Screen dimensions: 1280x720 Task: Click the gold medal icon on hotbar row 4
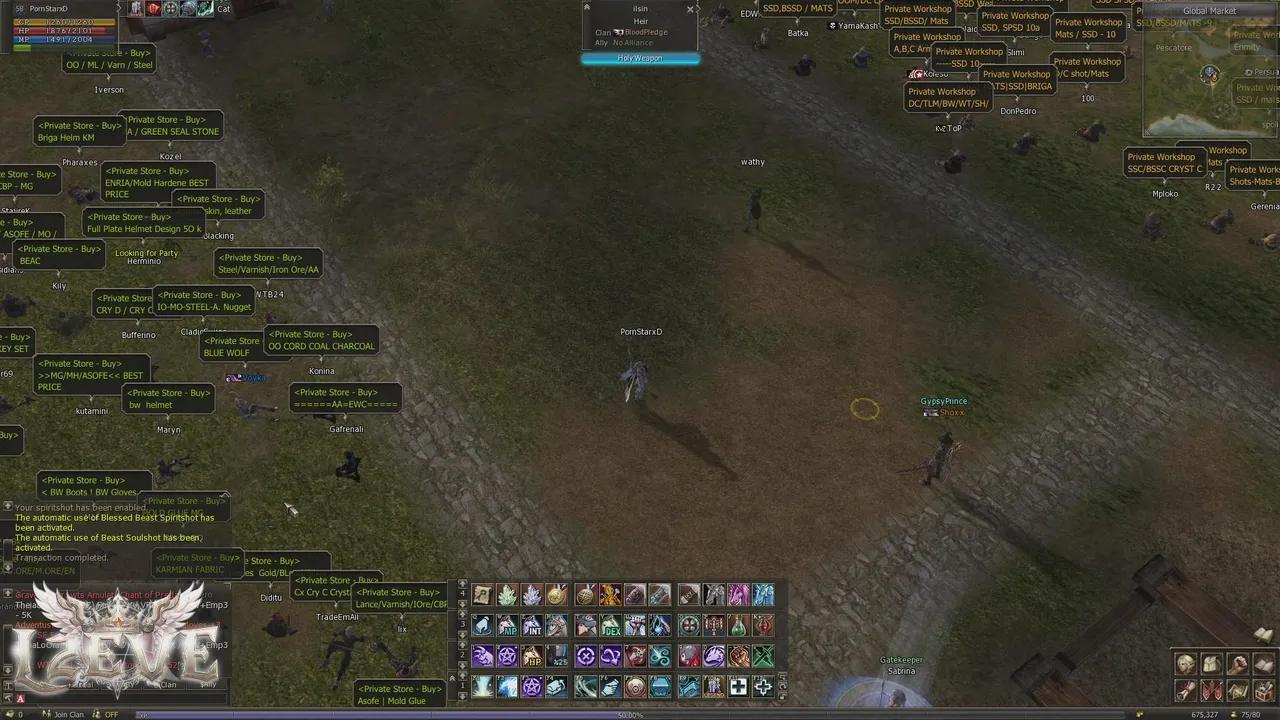[x=557, y=594]
